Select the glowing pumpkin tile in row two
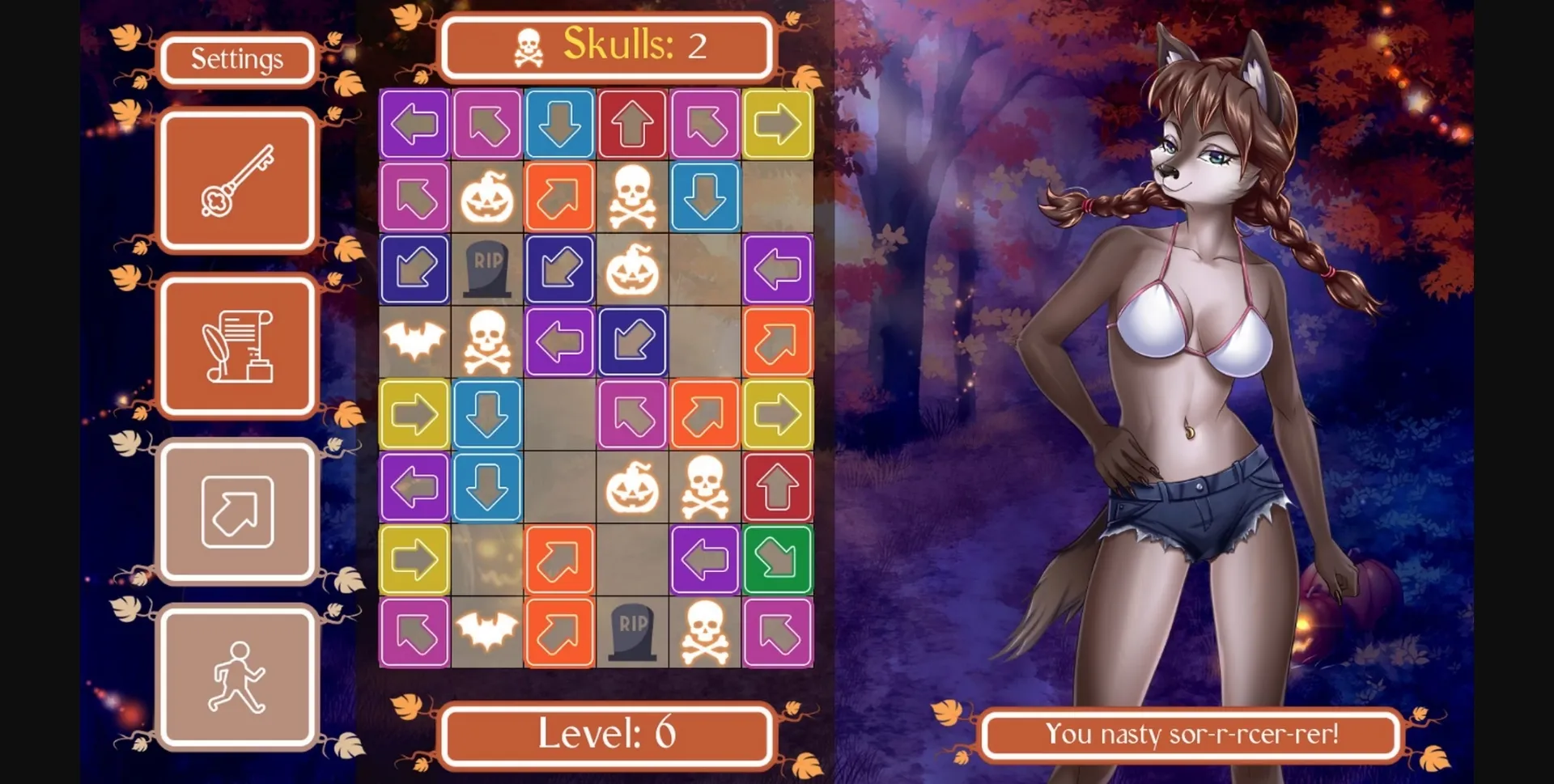Image resolution: width=1554 pixels, height=784 pixels. click(x=486, y=197)
